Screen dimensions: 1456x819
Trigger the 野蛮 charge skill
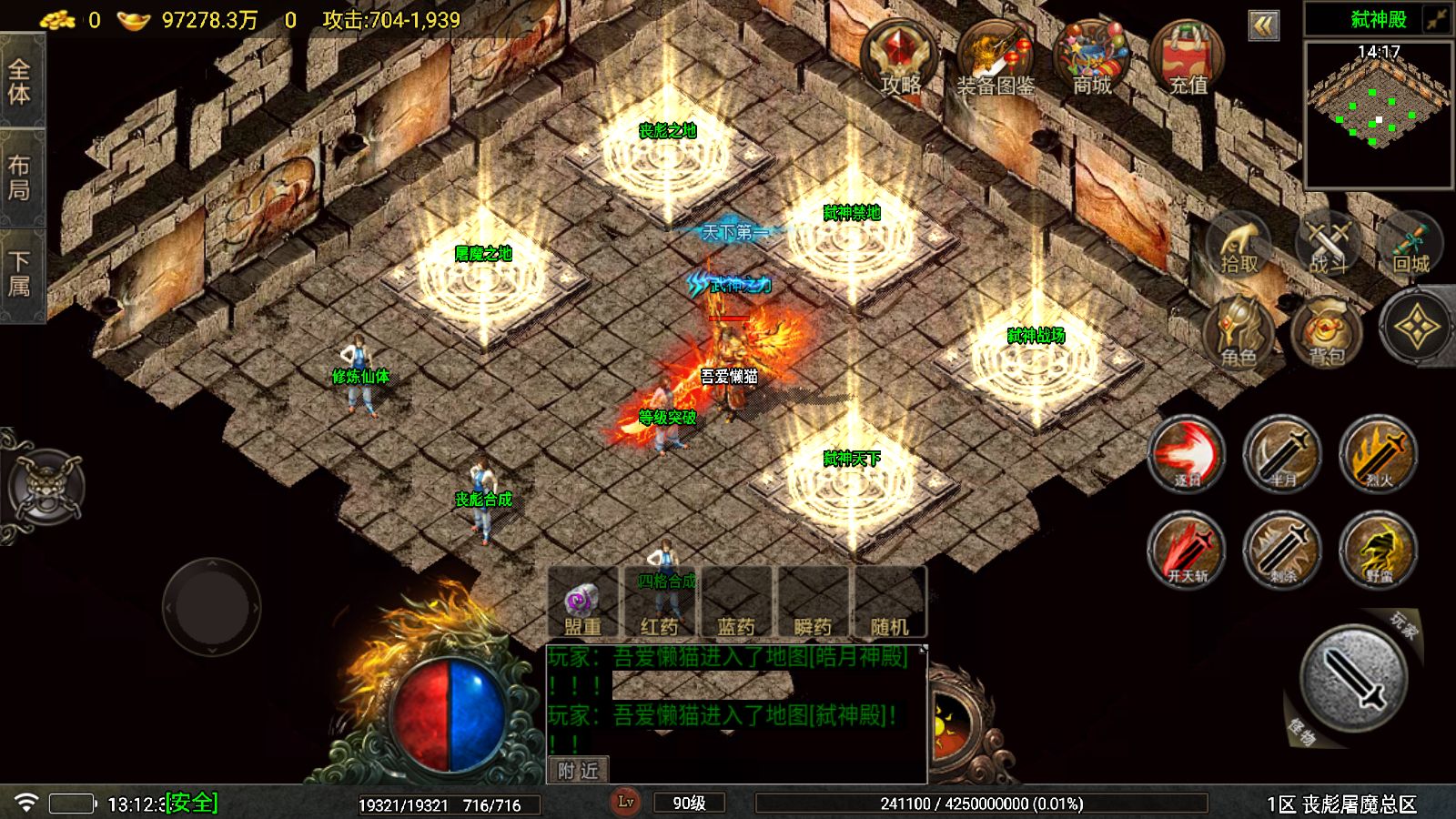pyautogui.click(x=1378, y=549)
